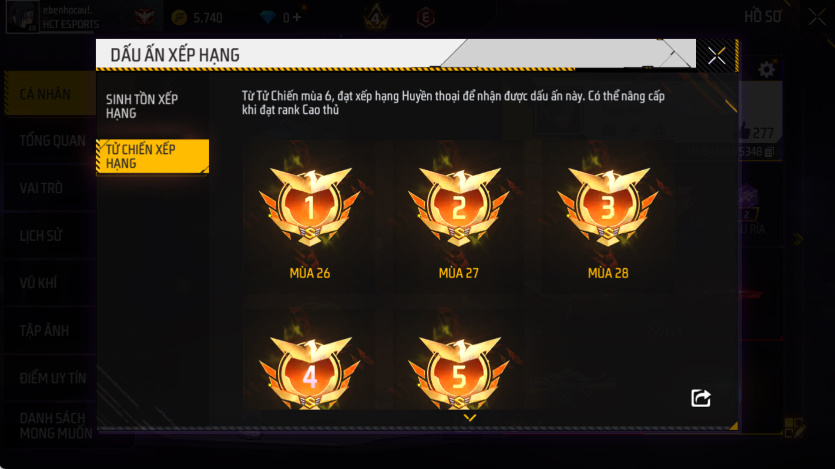This screenshot has width=835, height=469.
Task: Share the rank badges with the share icon
Action: 701,398
